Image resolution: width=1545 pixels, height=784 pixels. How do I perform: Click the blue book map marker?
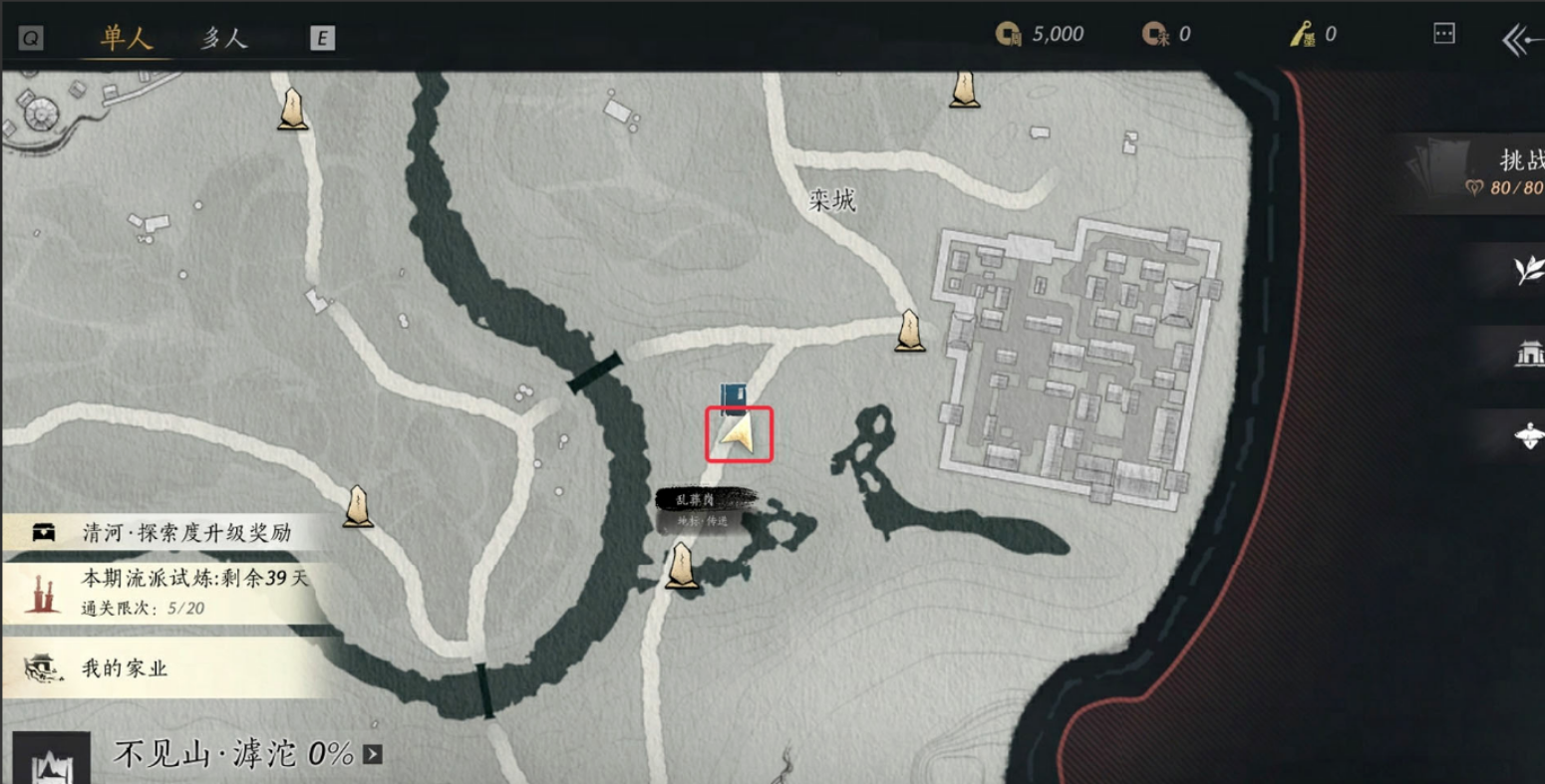click(x=735, y=397)
